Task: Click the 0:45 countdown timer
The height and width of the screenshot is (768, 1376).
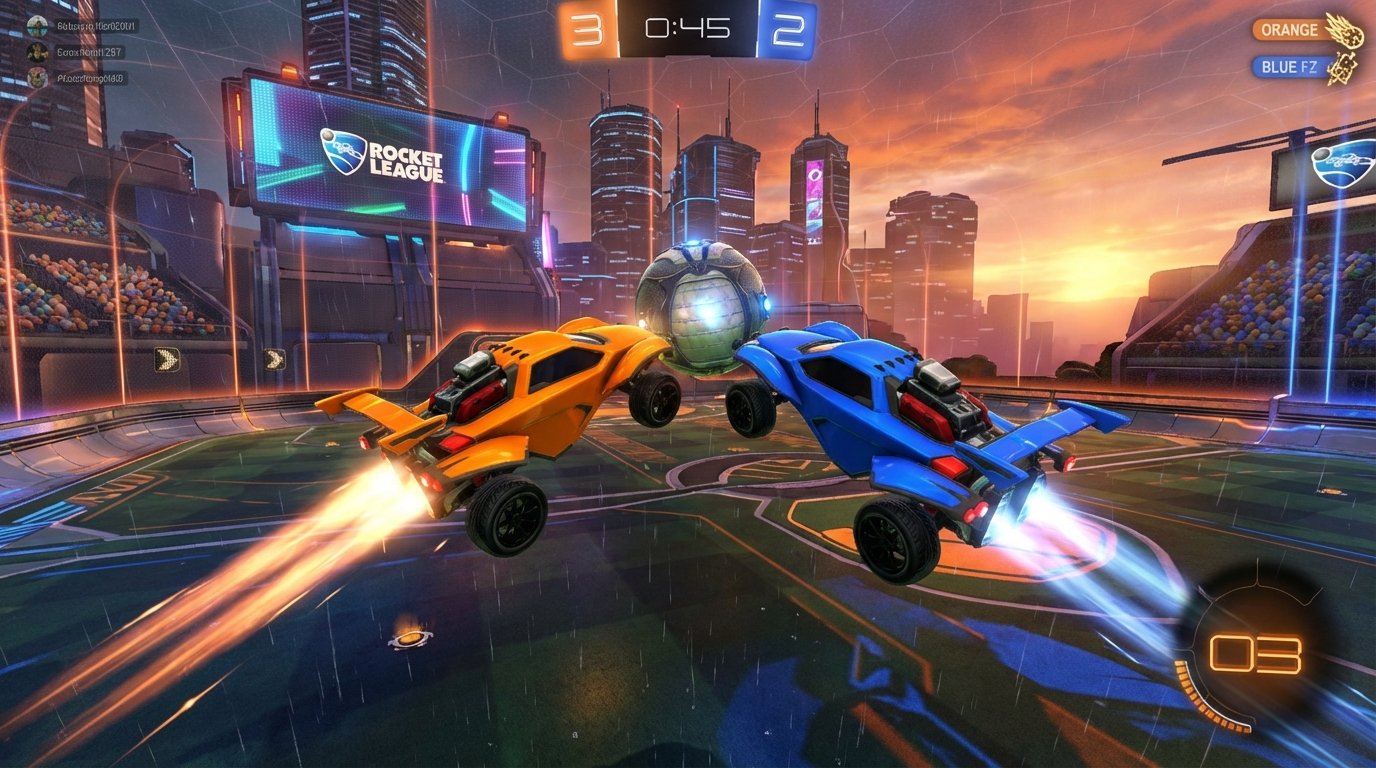Action: (x=686, y=29)
